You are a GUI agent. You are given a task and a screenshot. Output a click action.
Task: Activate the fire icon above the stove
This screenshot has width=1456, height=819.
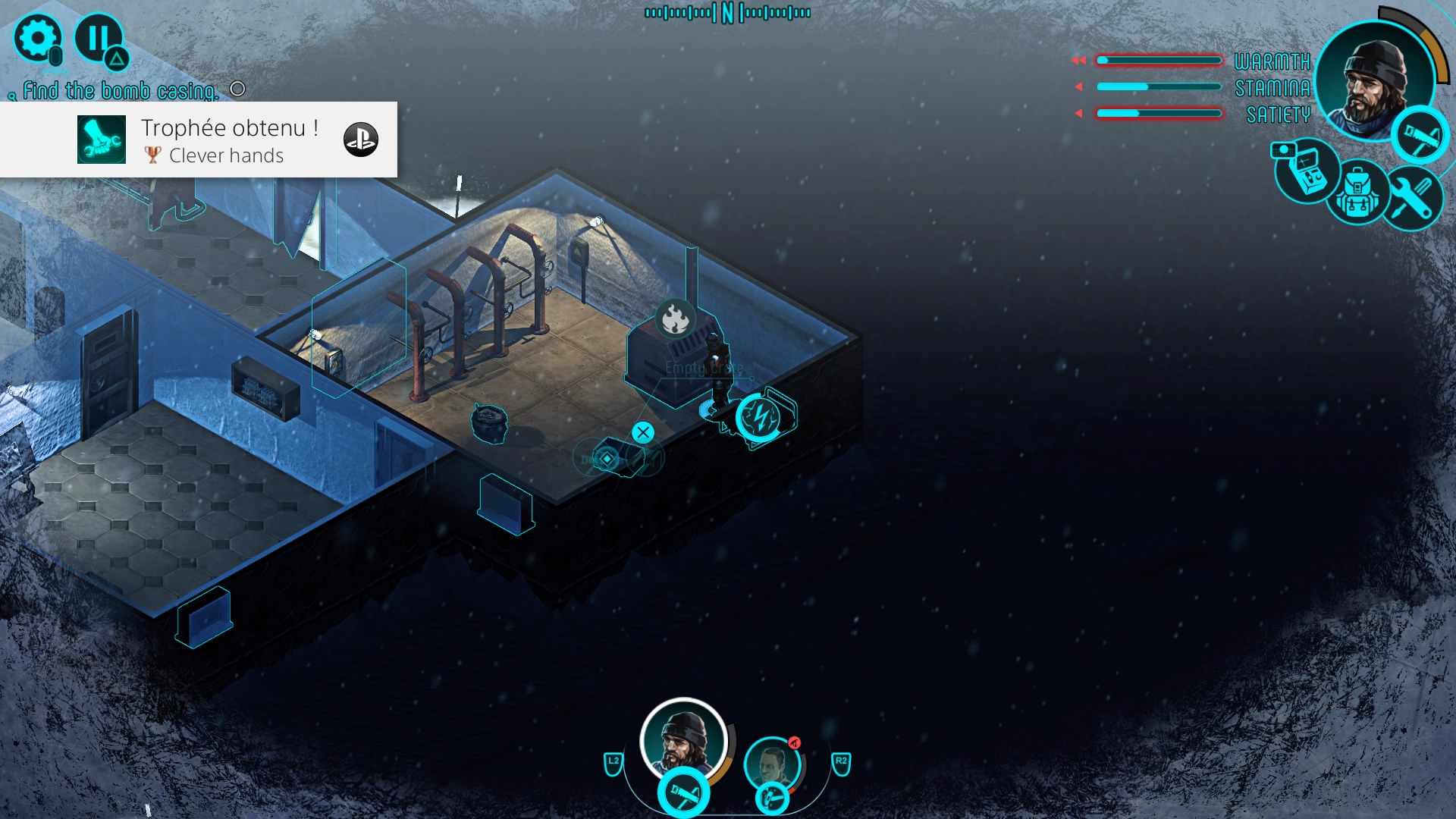675,319
